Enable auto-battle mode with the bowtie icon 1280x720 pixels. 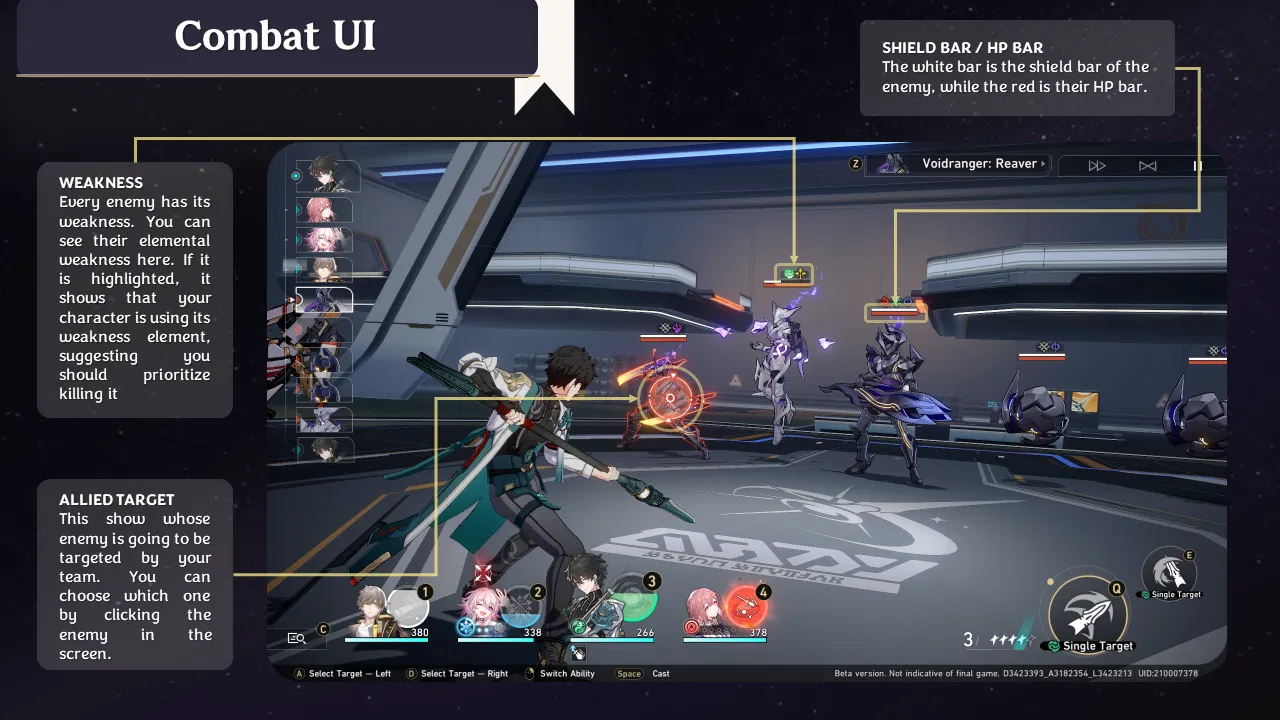1147,165
